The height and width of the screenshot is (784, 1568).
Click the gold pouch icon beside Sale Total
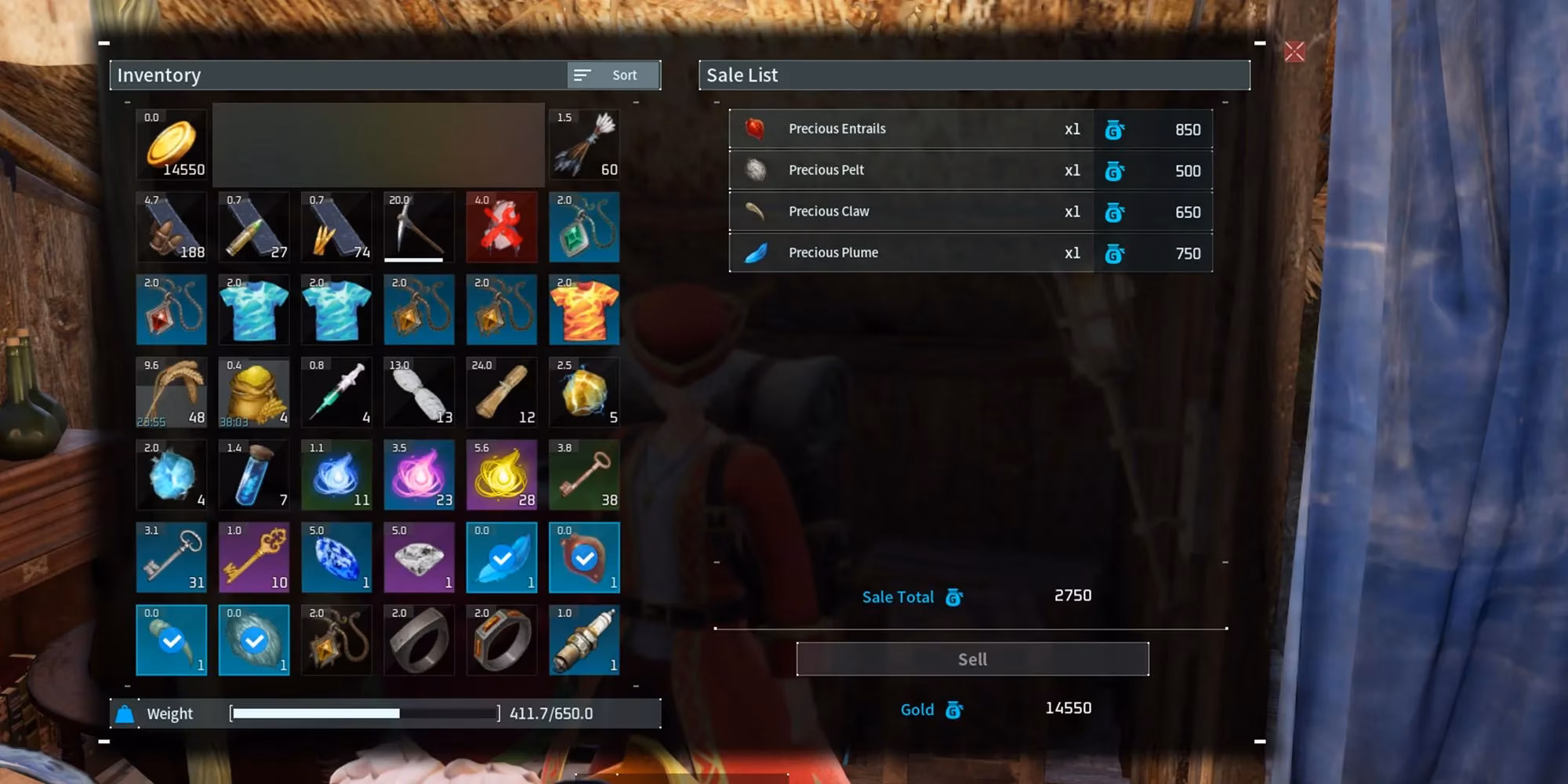953,597
